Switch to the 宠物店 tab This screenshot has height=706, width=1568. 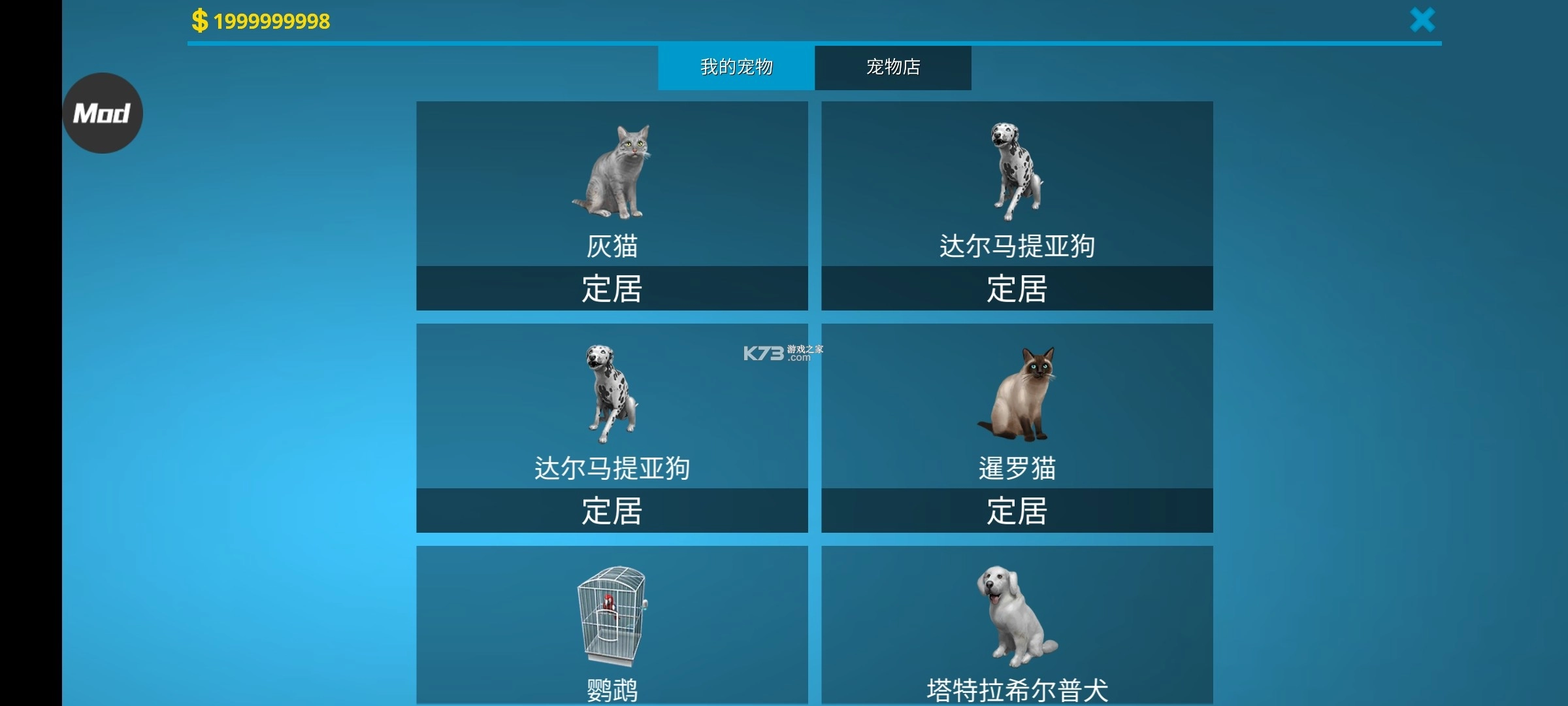[x=892, y=67]
